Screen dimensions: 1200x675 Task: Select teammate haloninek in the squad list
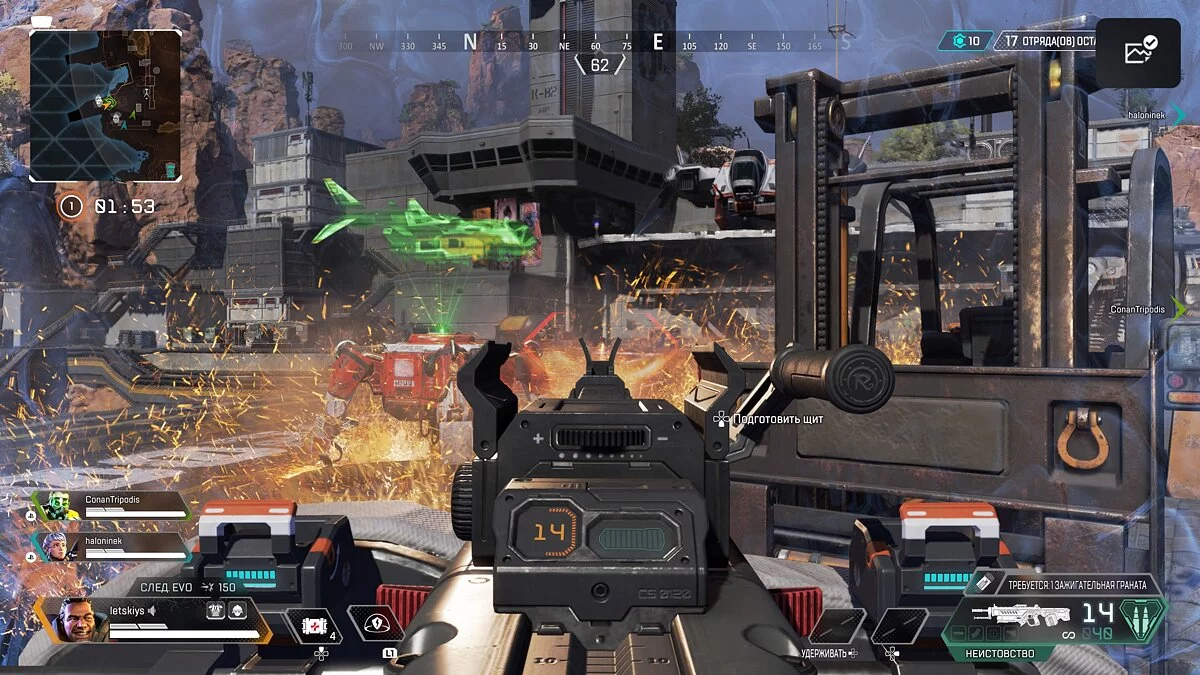(110, 545)
